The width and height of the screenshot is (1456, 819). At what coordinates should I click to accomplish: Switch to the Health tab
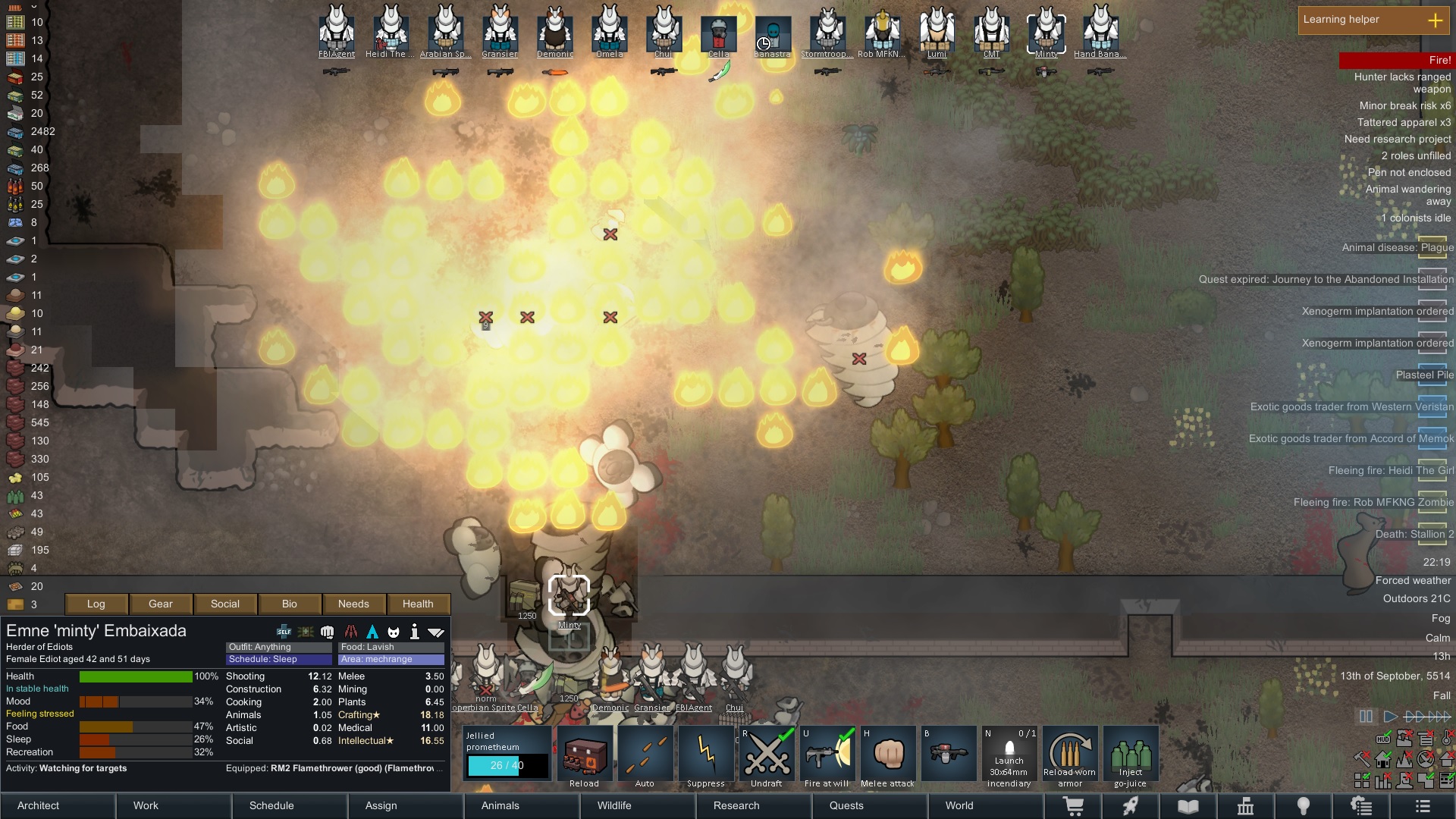pos(418,604)
